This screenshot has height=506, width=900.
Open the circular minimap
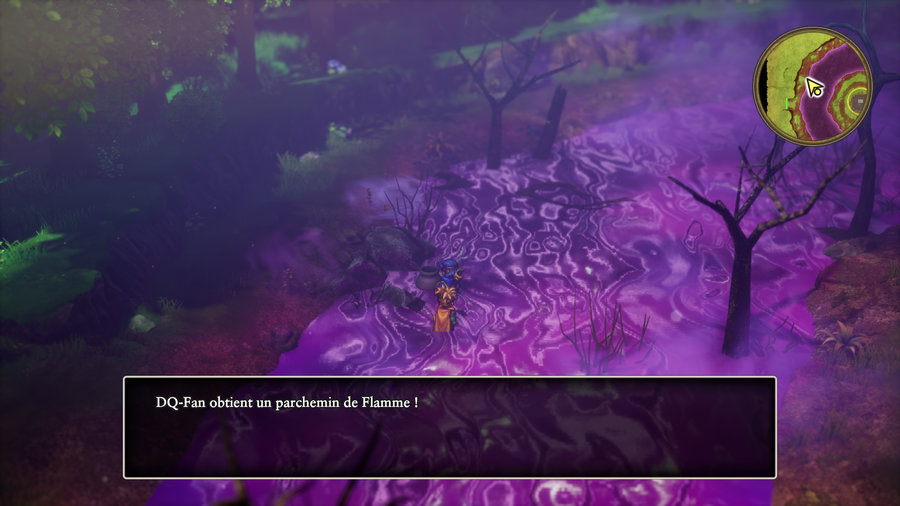pos(813,87)
